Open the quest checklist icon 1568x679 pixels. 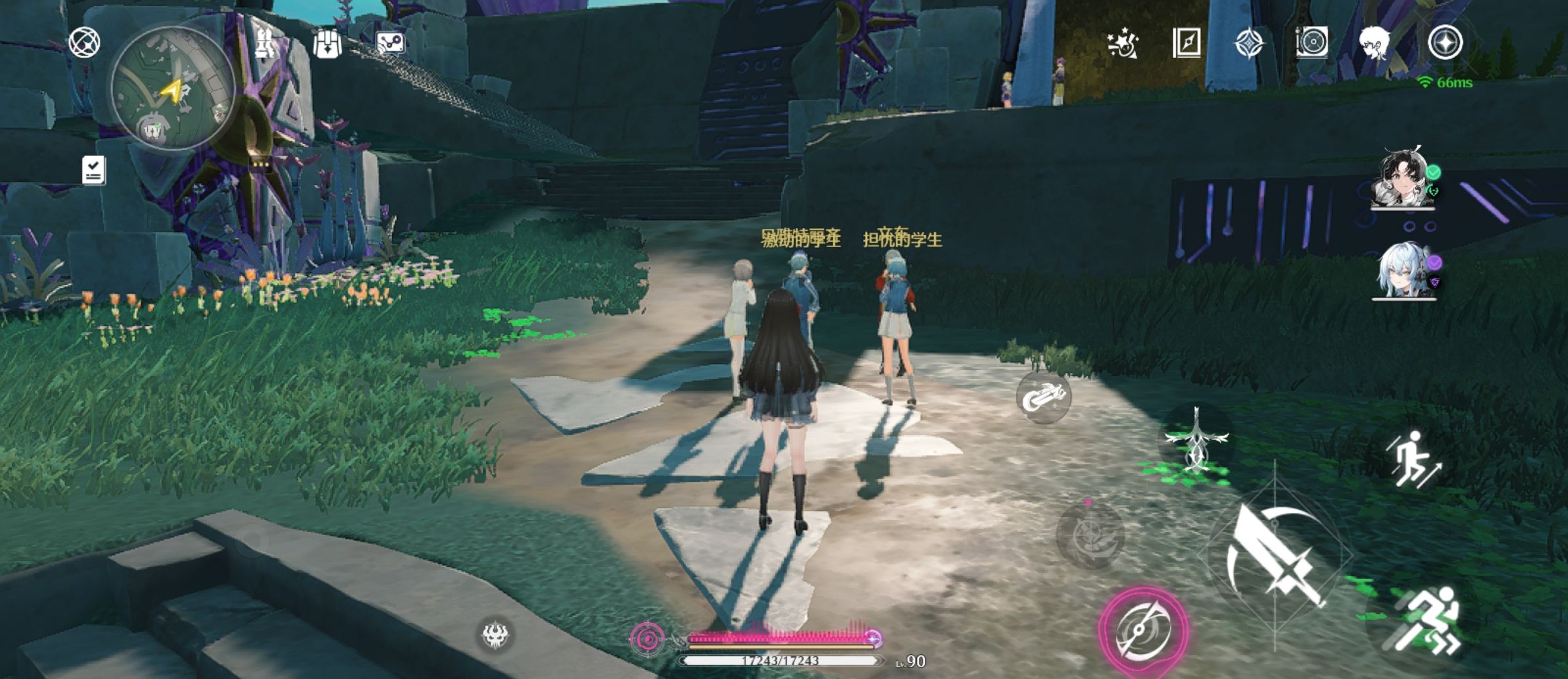pos(94,170)
